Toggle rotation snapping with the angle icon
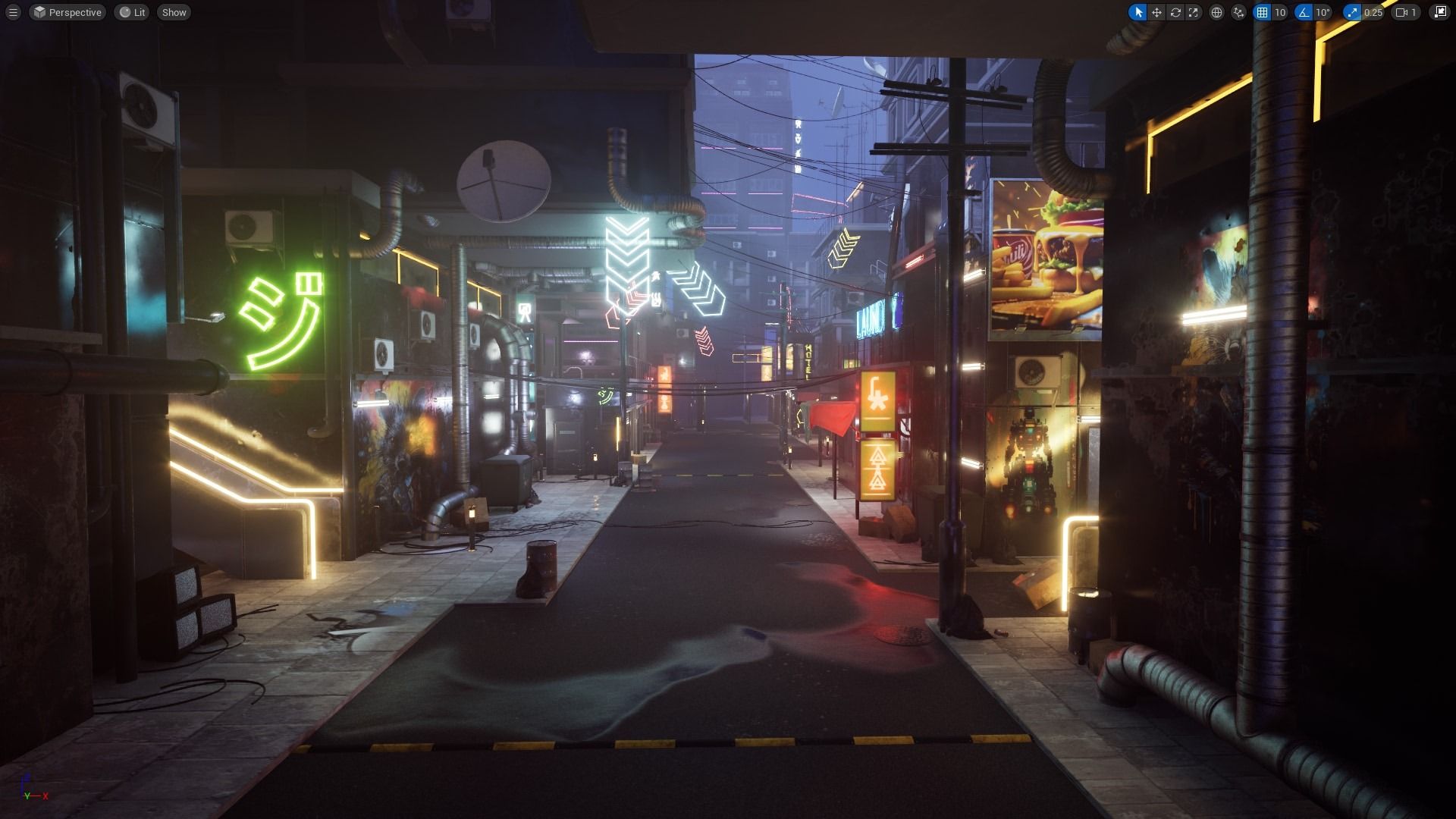This screenshot has height=819, width=1456. pos(1303,12)
